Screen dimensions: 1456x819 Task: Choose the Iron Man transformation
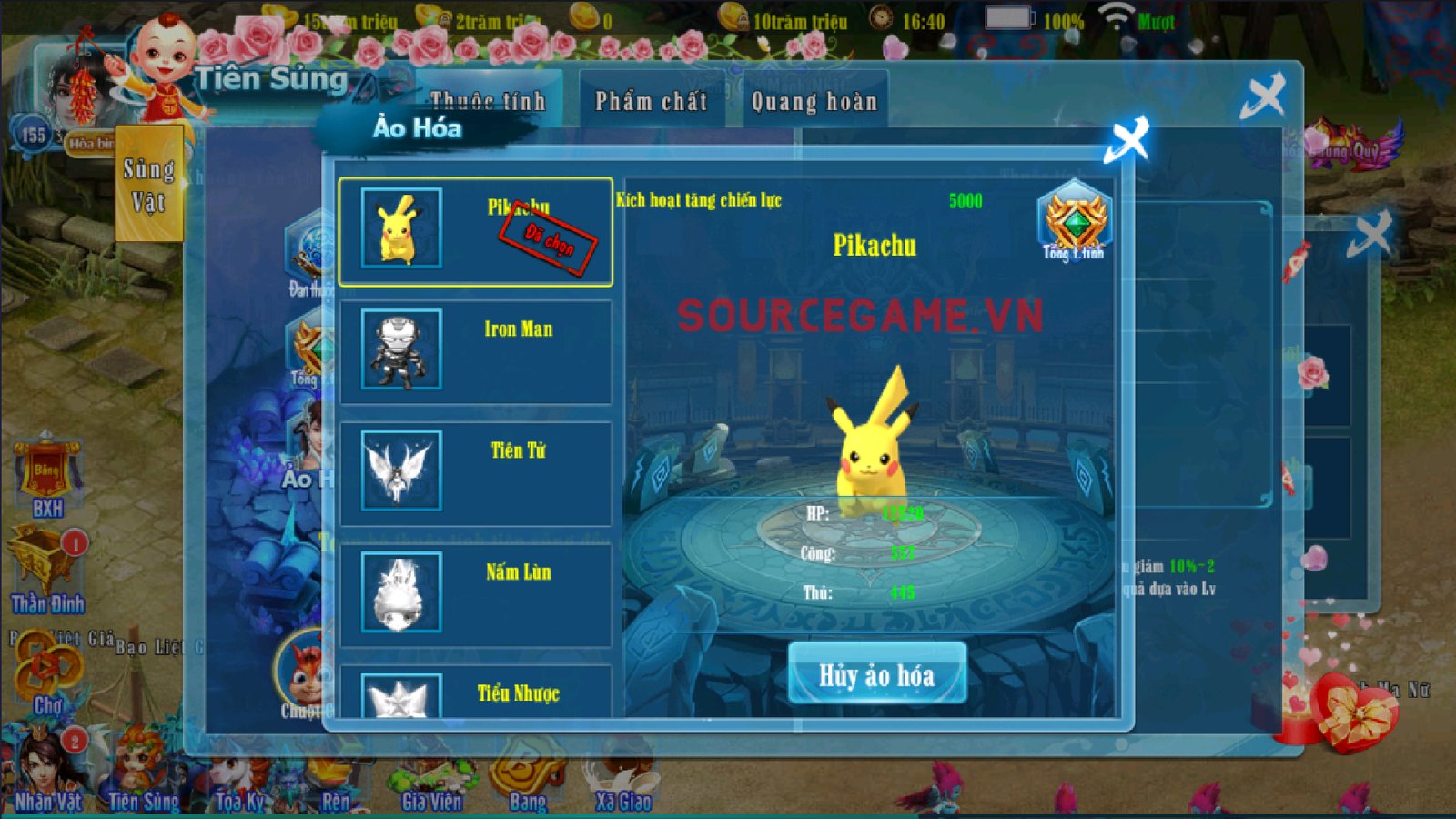coord(475,351)
